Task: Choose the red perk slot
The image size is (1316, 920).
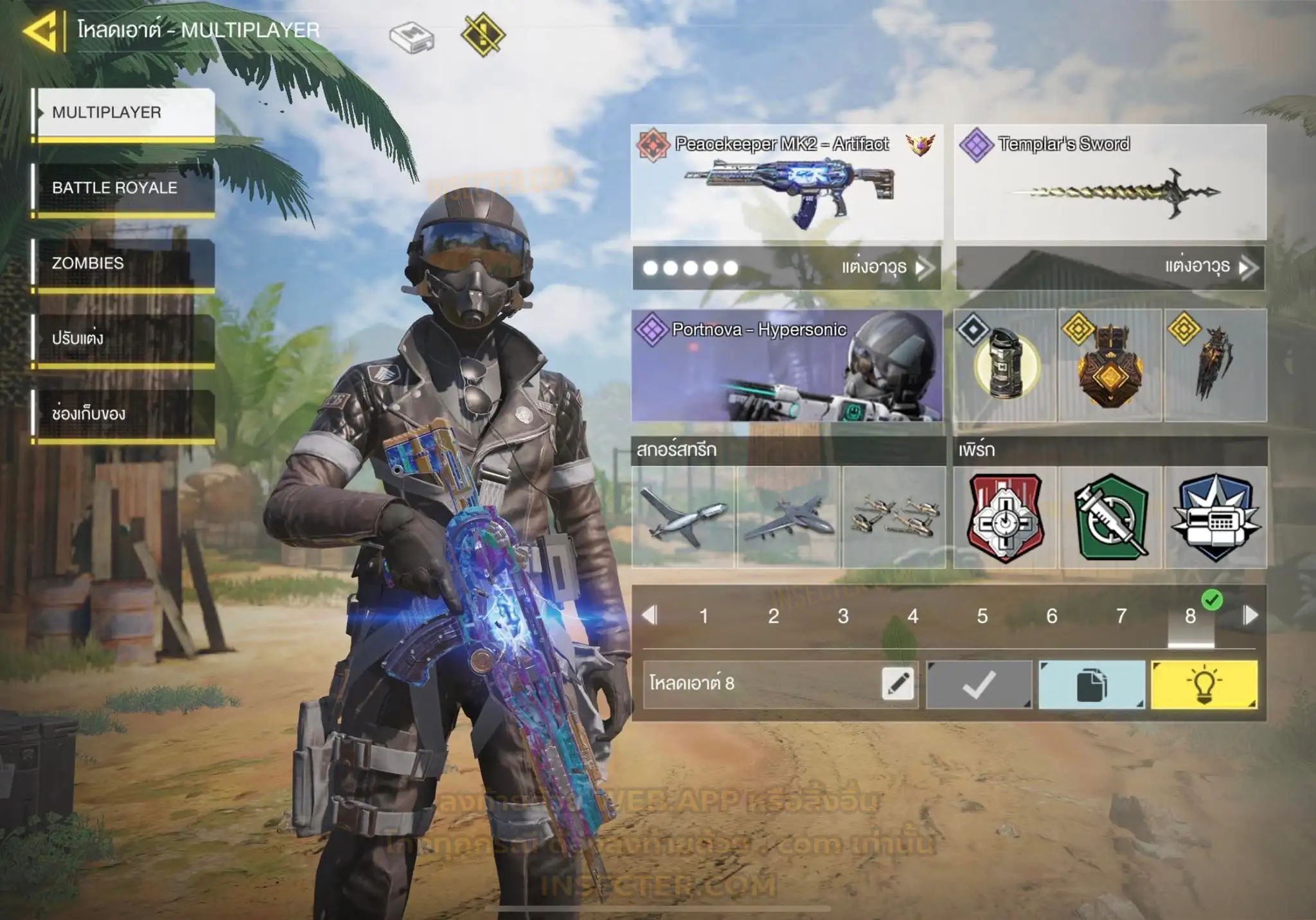Action: (1006, 517)
